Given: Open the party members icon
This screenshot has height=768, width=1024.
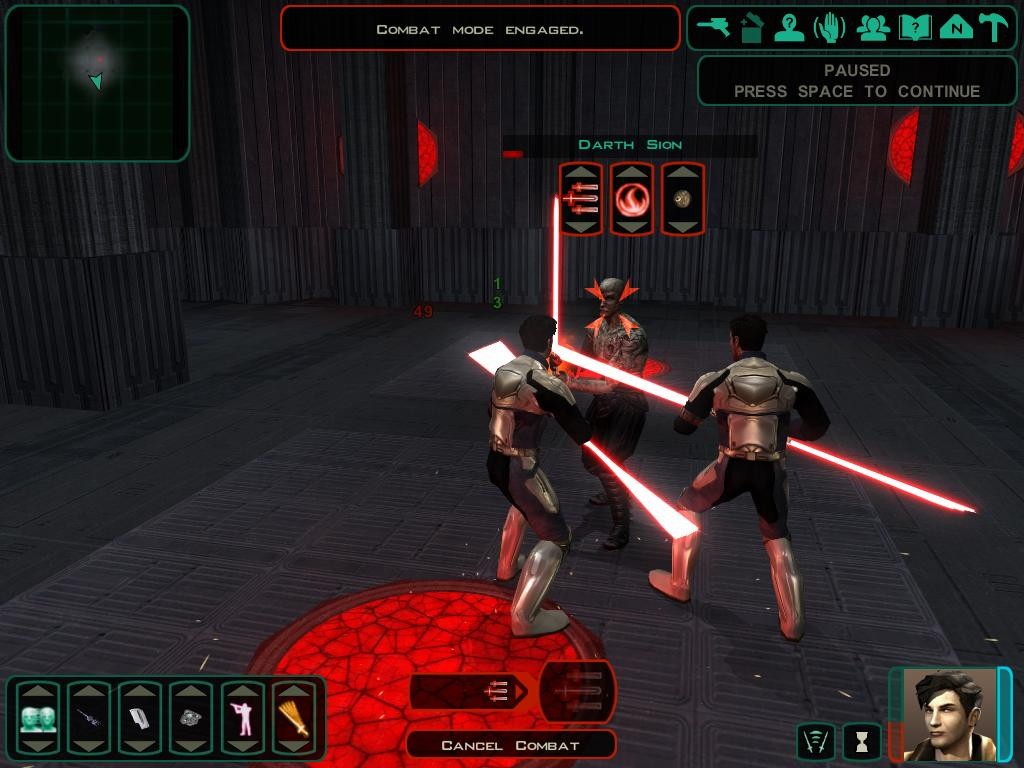Looking at the screenshot, I should [873, 28].
